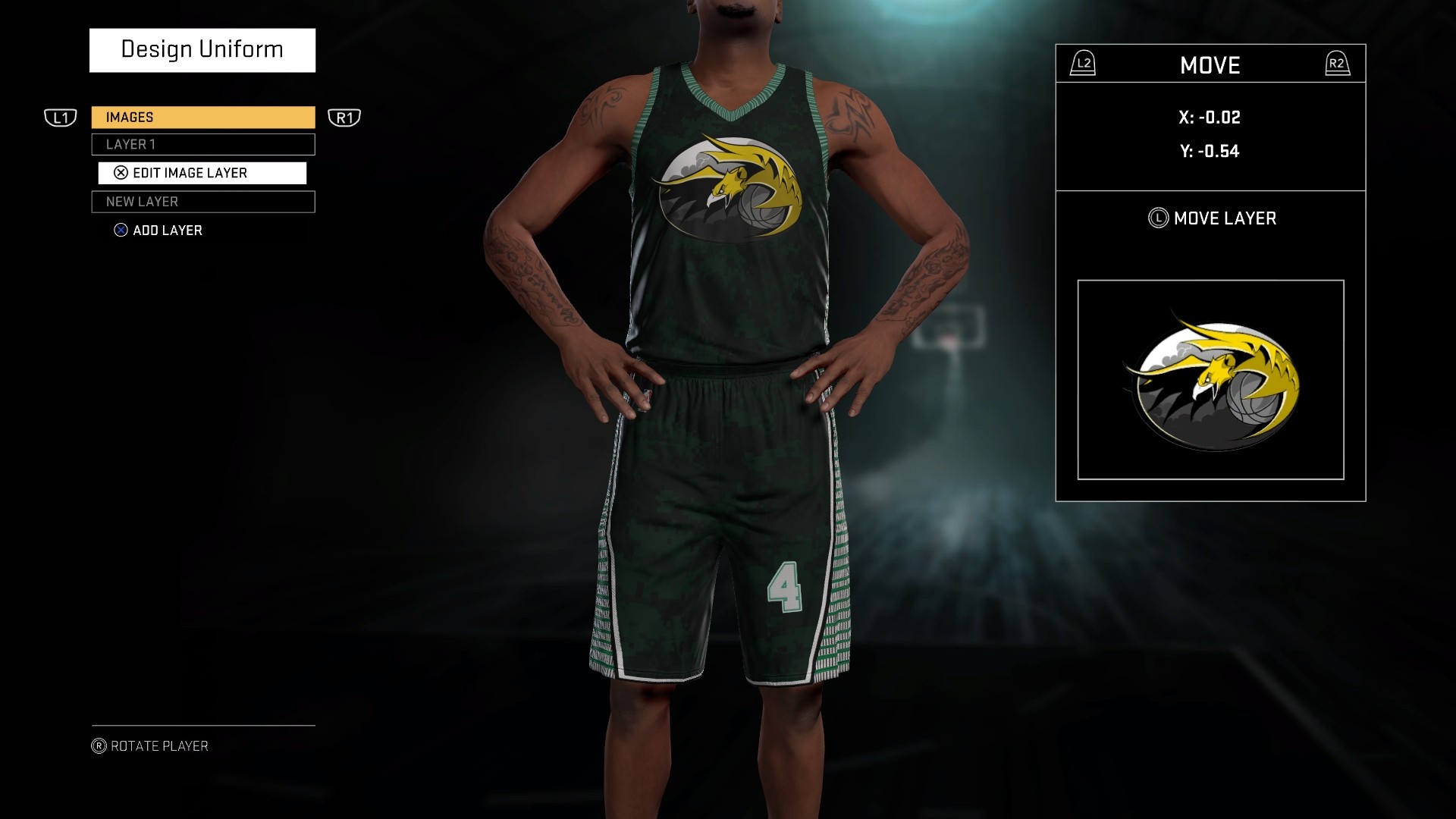
Task: Click the ROTATE PLAYER label
Action: 155,745
